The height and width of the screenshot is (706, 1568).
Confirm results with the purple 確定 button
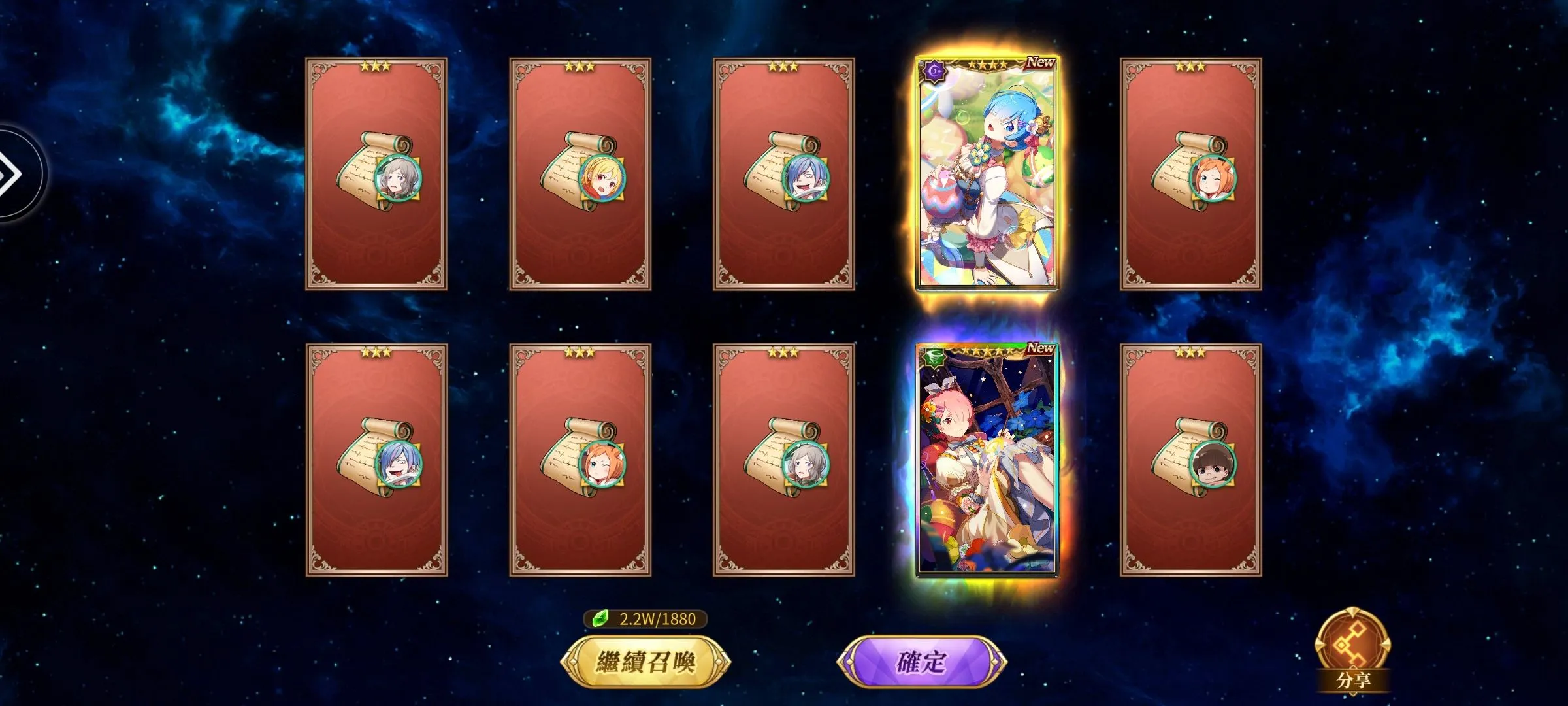click(x=921, y=662)
